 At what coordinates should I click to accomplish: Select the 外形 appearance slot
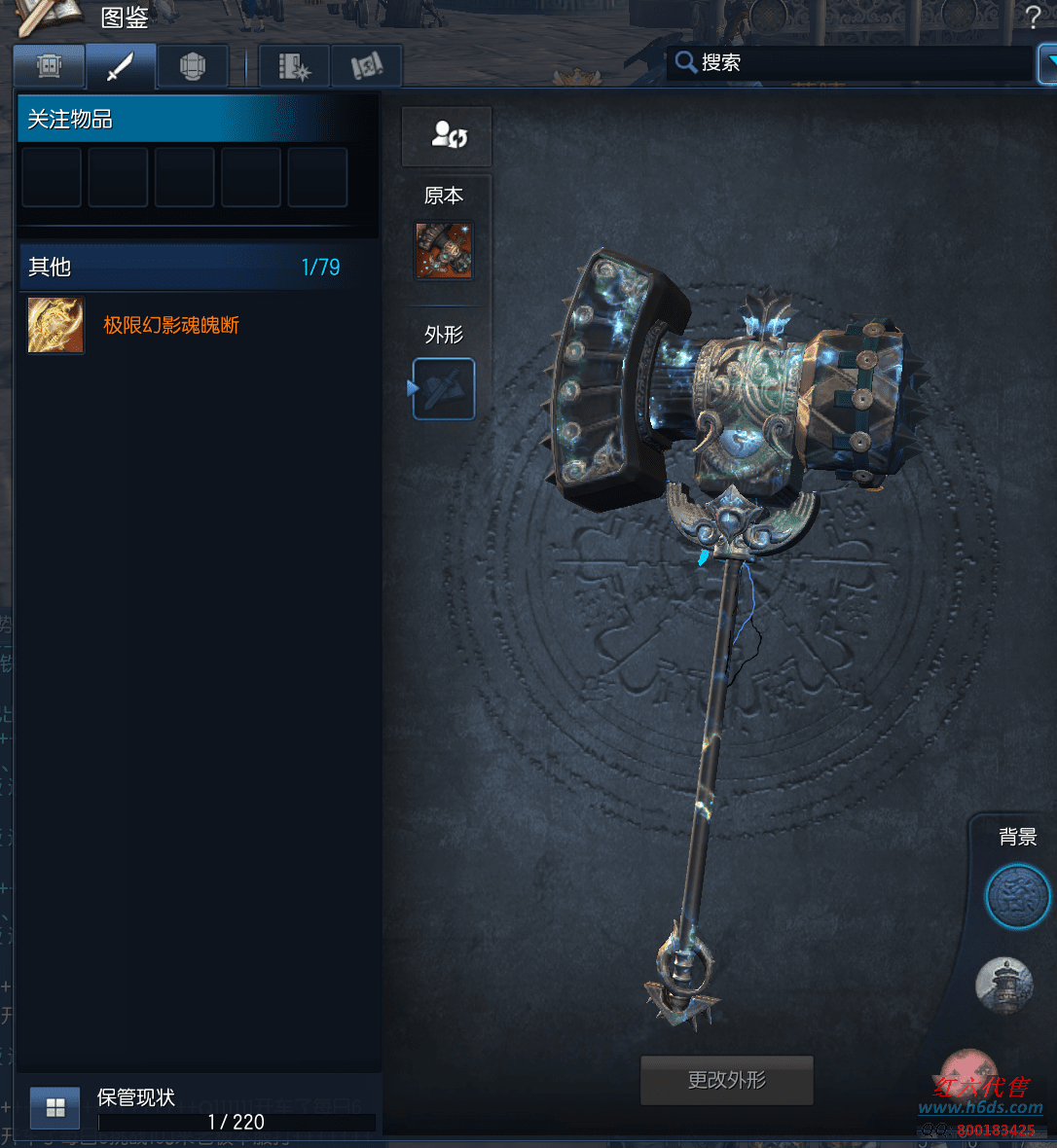click(444, 389)
